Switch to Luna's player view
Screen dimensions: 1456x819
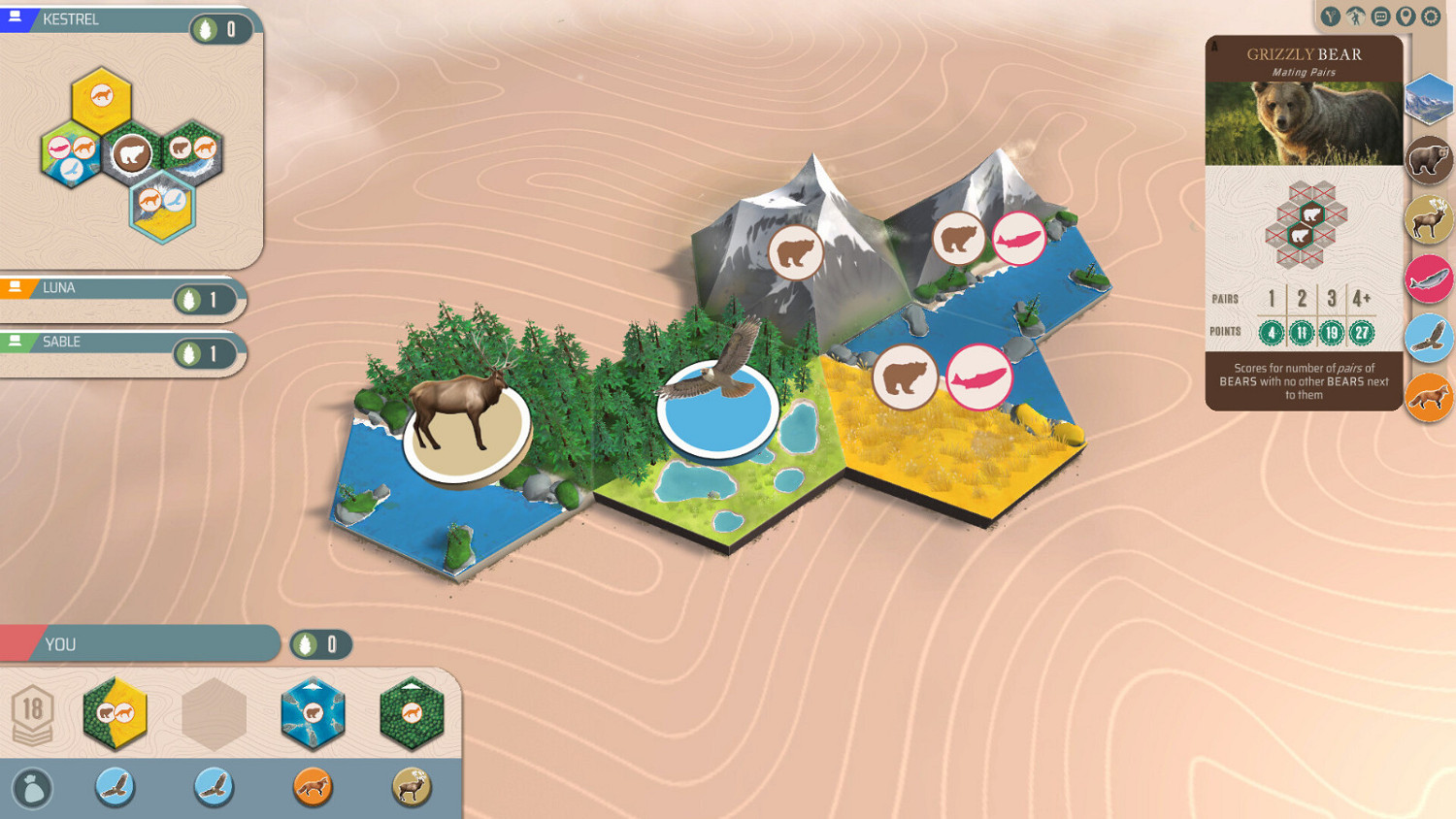pos(58,287)
